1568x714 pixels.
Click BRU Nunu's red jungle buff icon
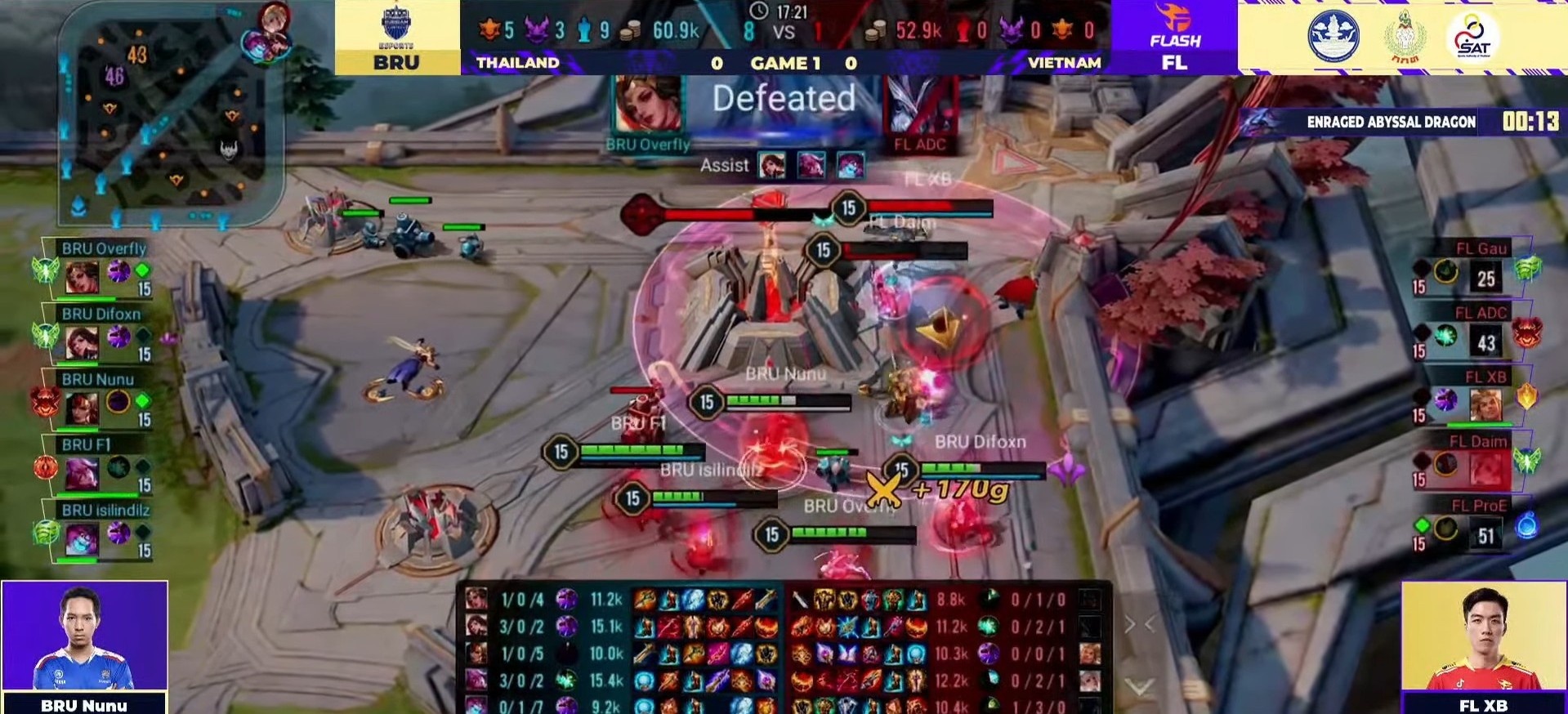[x=47, y=403]
